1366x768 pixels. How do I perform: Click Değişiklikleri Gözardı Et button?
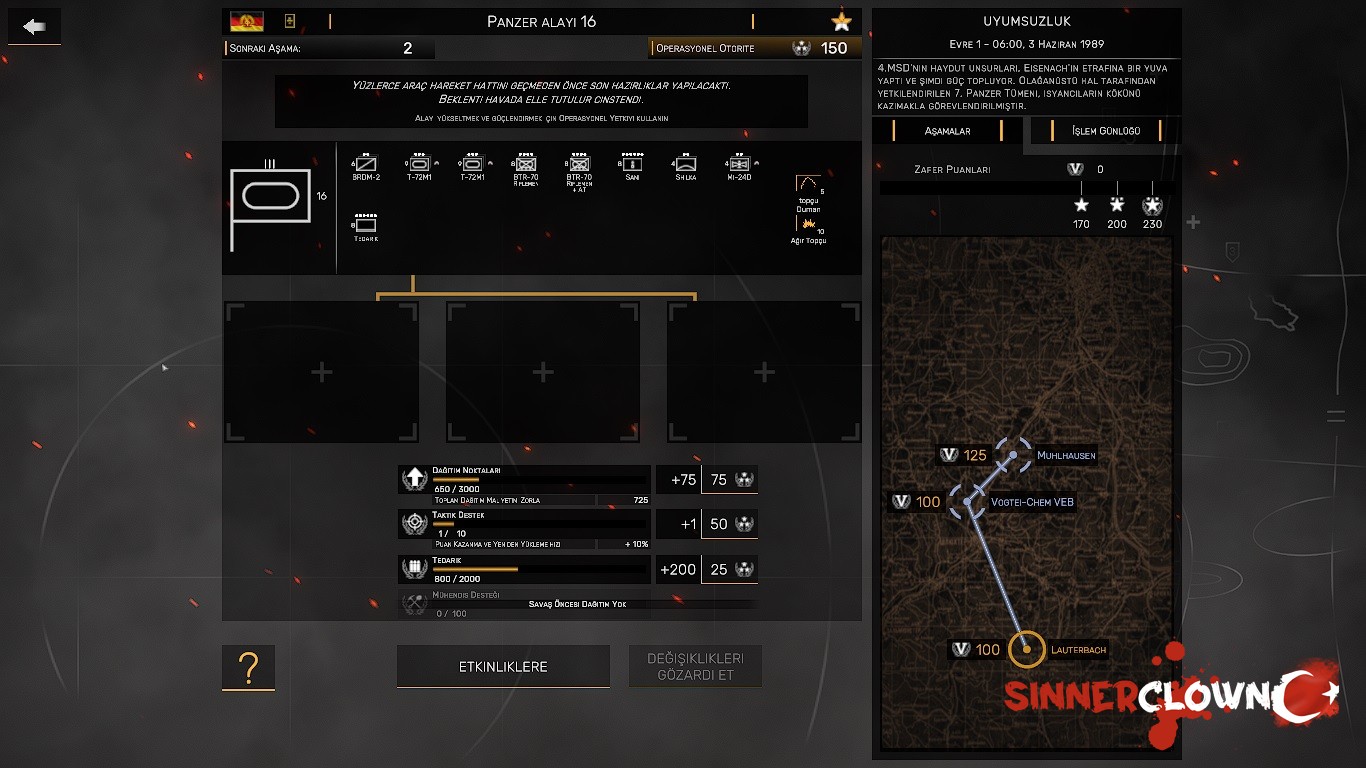pyautogui.click(x=695, y=667)
